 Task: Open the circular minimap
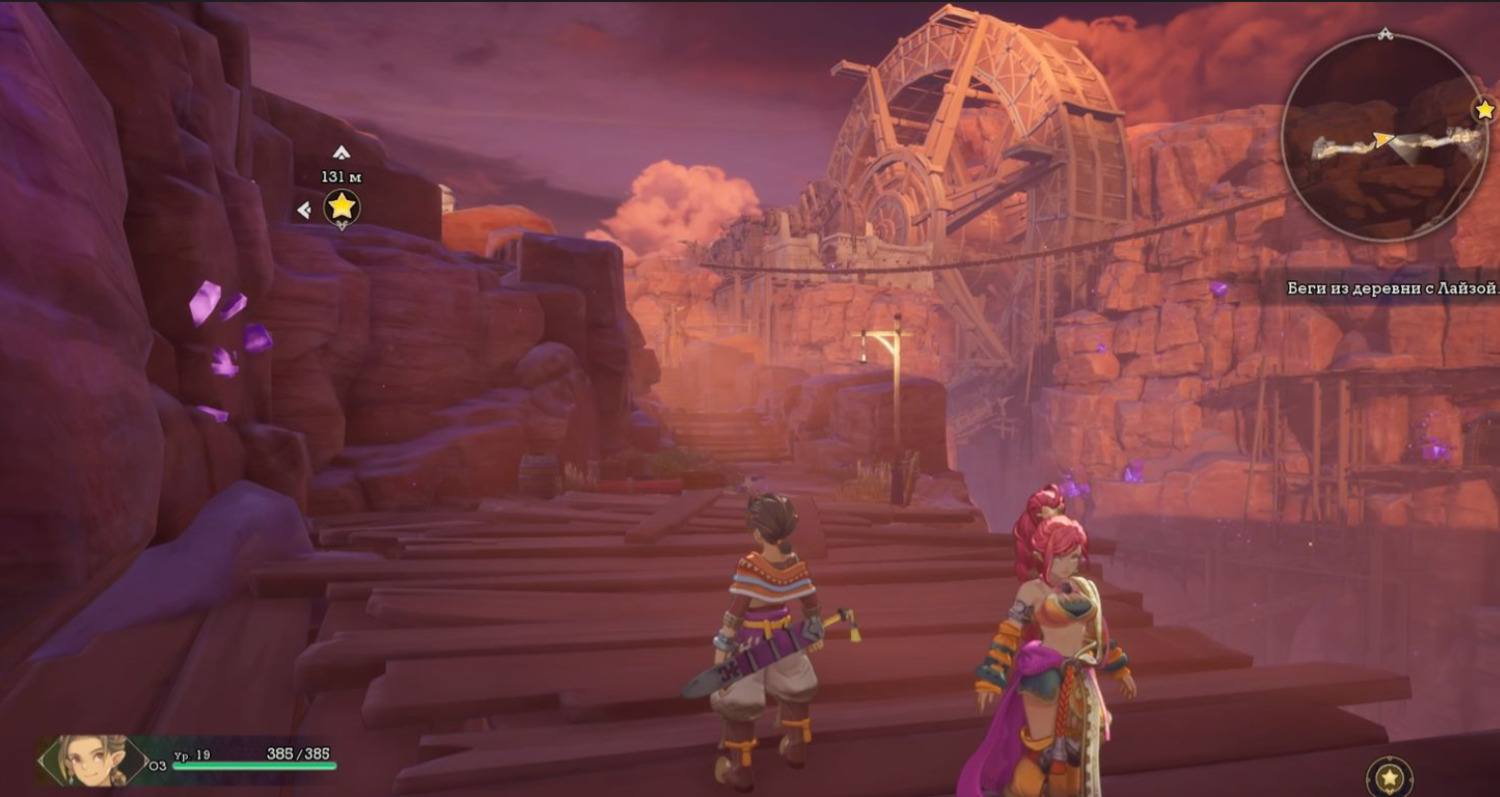1384,138
